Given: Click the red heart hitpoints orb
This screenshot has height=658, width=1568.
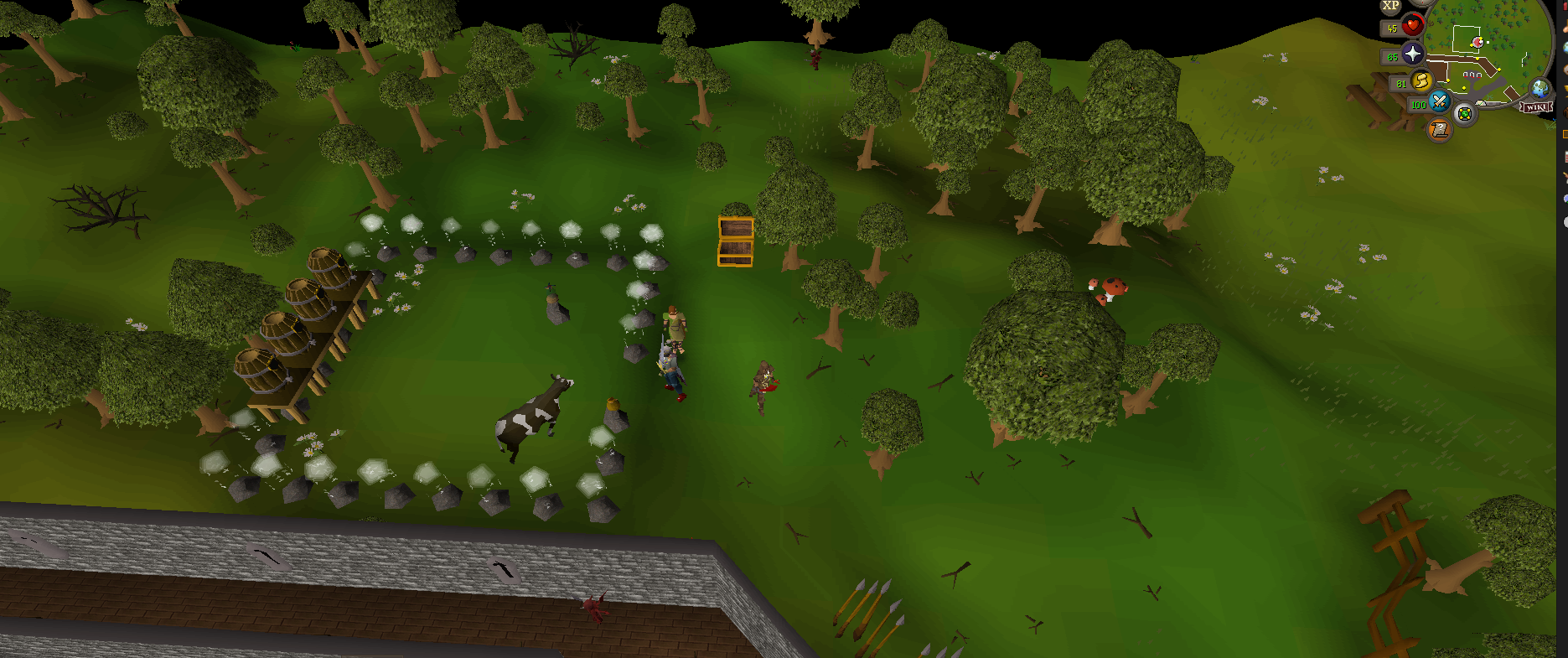Looking at the screenshot, I should (x=1412, y=26).
